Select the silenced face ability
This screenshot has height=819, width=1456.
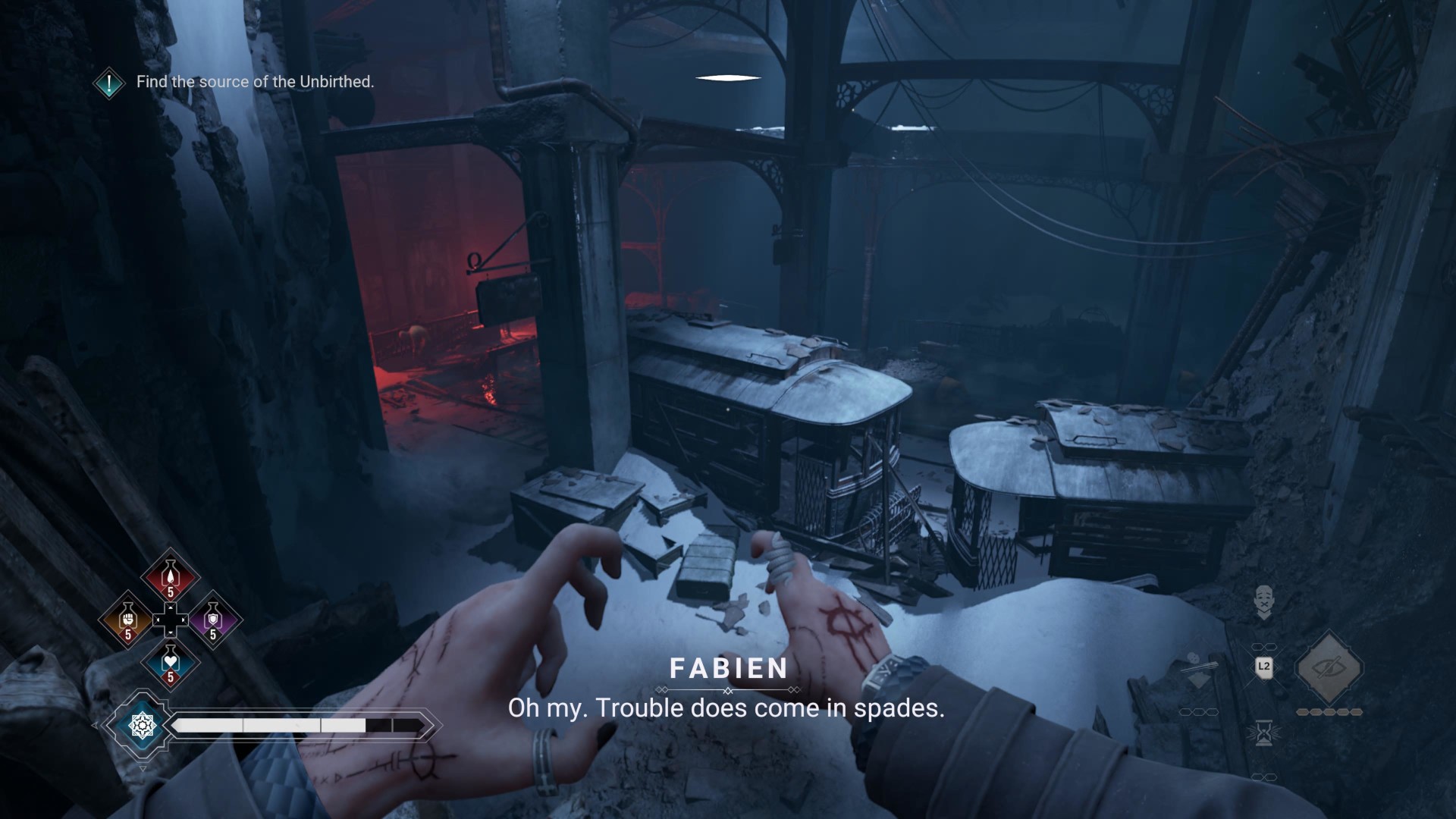tap(1263, 601)
